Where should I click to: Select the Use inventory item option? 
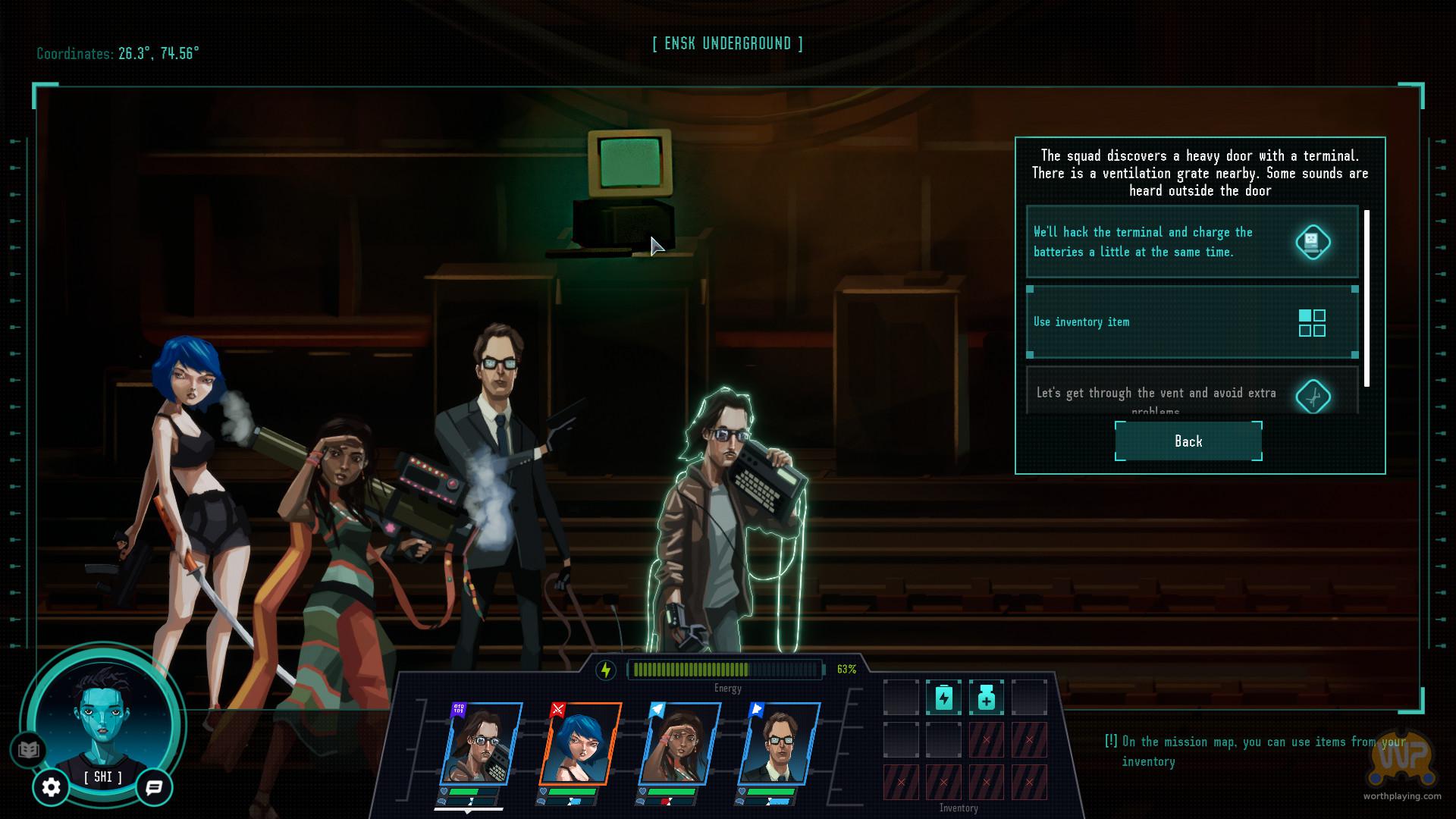tap(1191, 322)
